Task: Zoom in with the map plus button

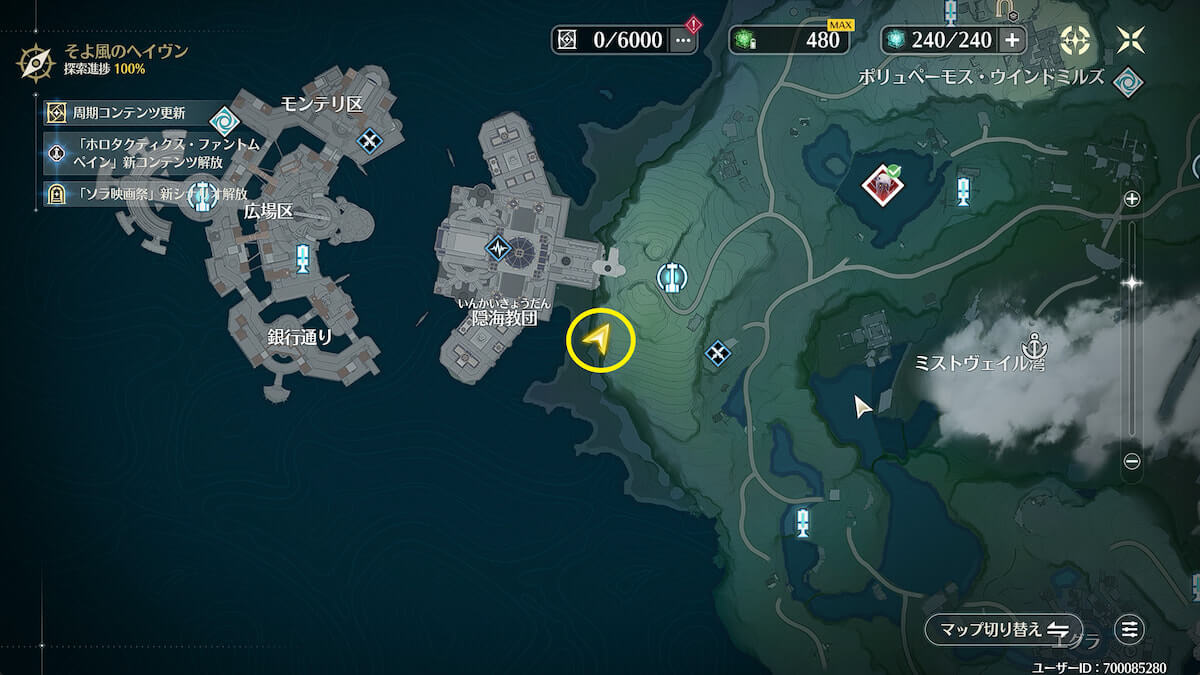Action: click(1132, 199)
